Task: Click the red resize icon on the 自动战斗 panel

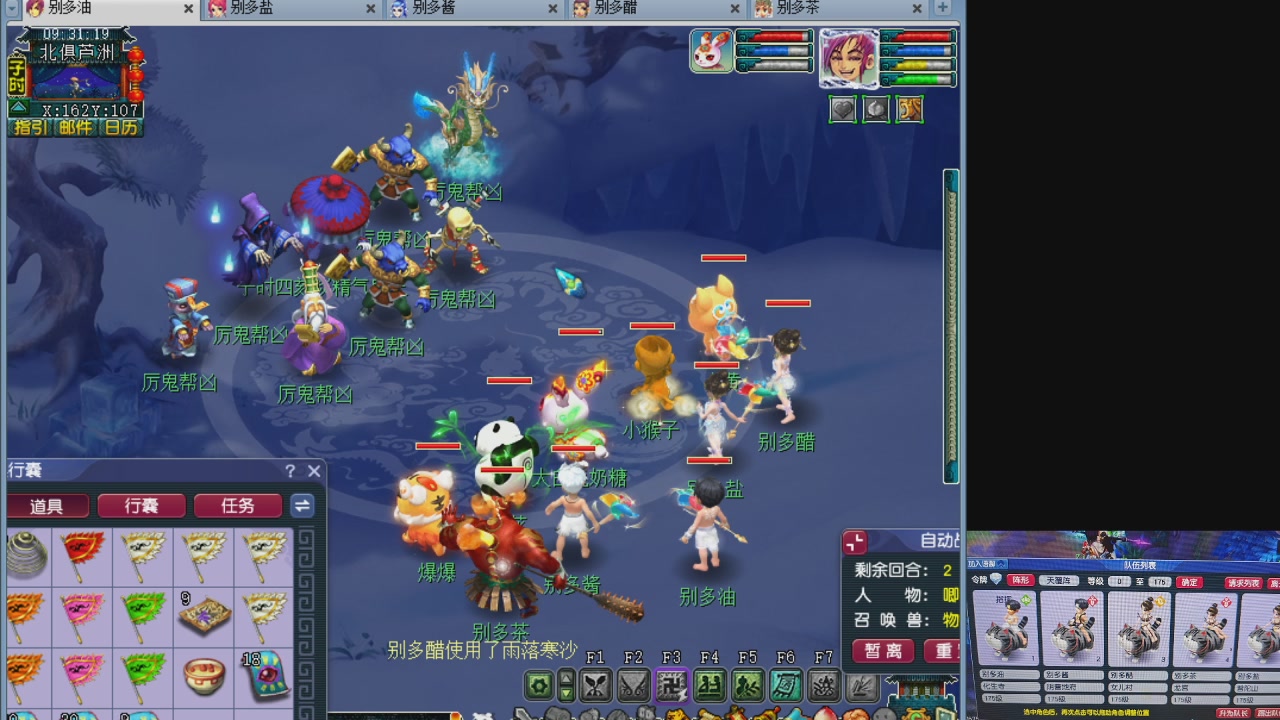Action: click(854, 541)
